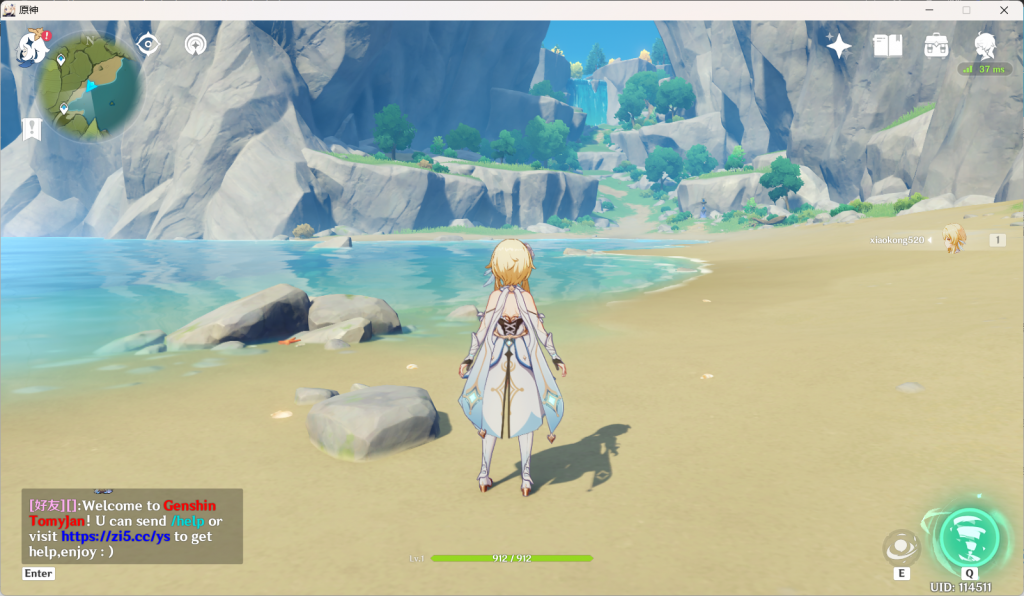Click the compass-eye quest navigation icon
1024x596 pixels.
pyautogui.click(x=148, y=44)
